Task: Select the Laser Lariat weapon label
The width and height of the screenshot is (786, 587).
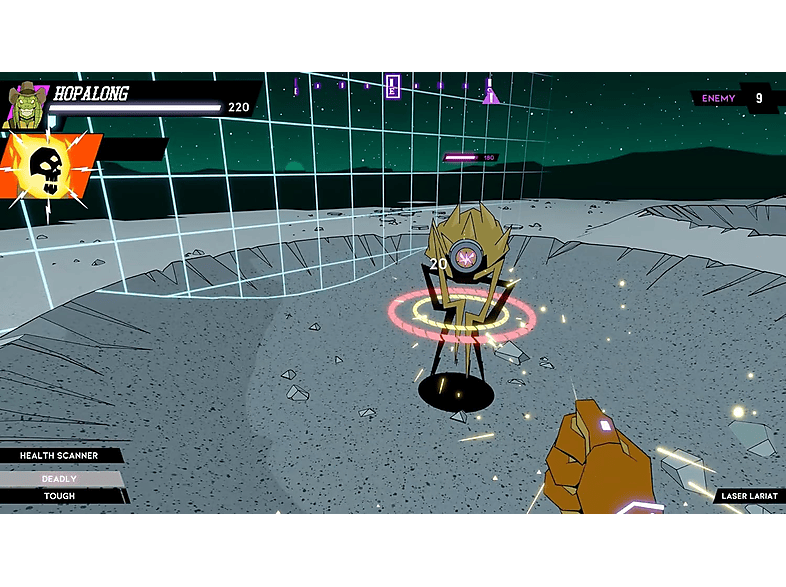Action: [748, 496]
